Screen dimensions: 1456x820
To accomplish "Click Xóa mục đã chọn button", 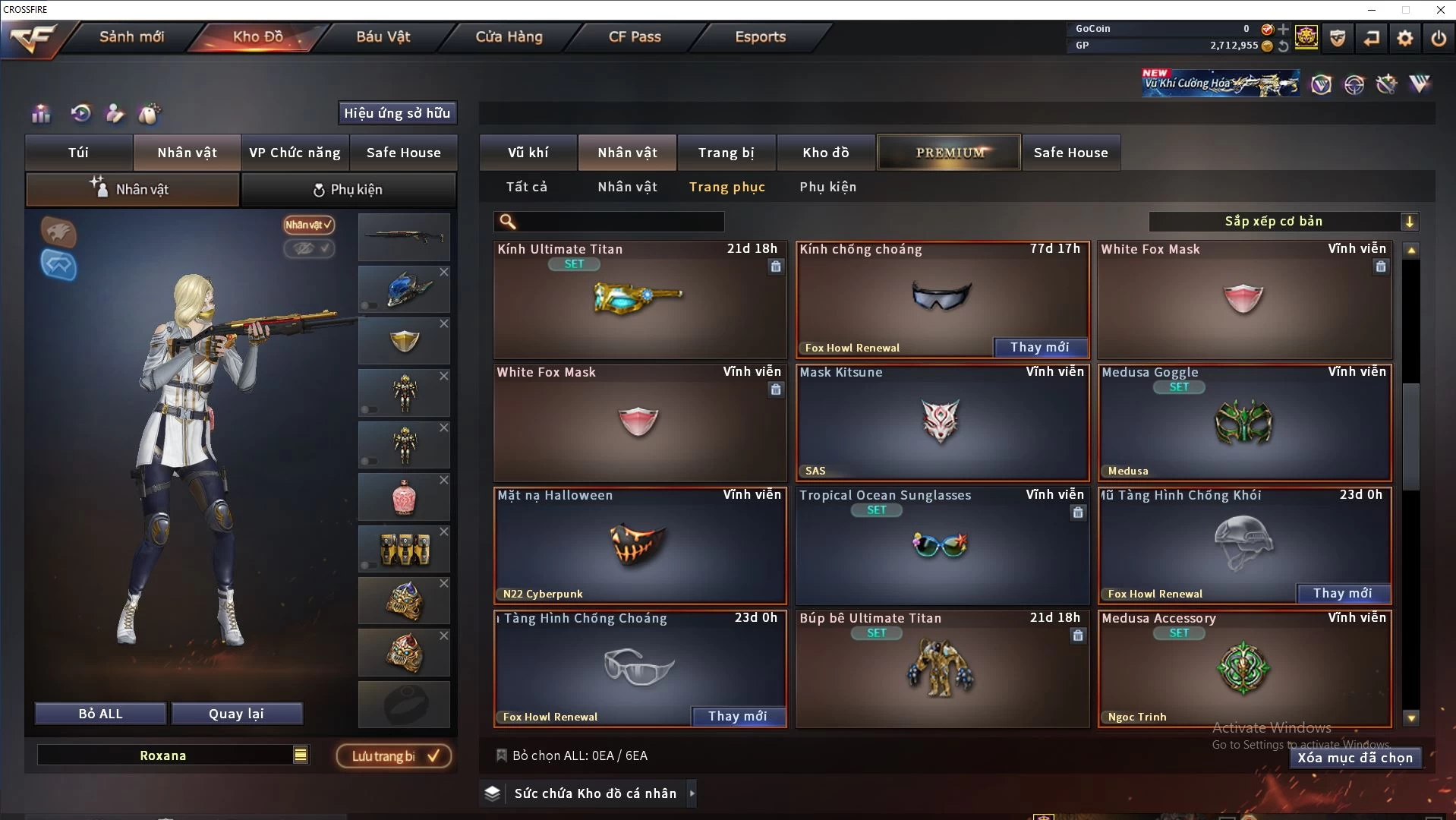I will pyautogui.click(x=1355, y=758).
